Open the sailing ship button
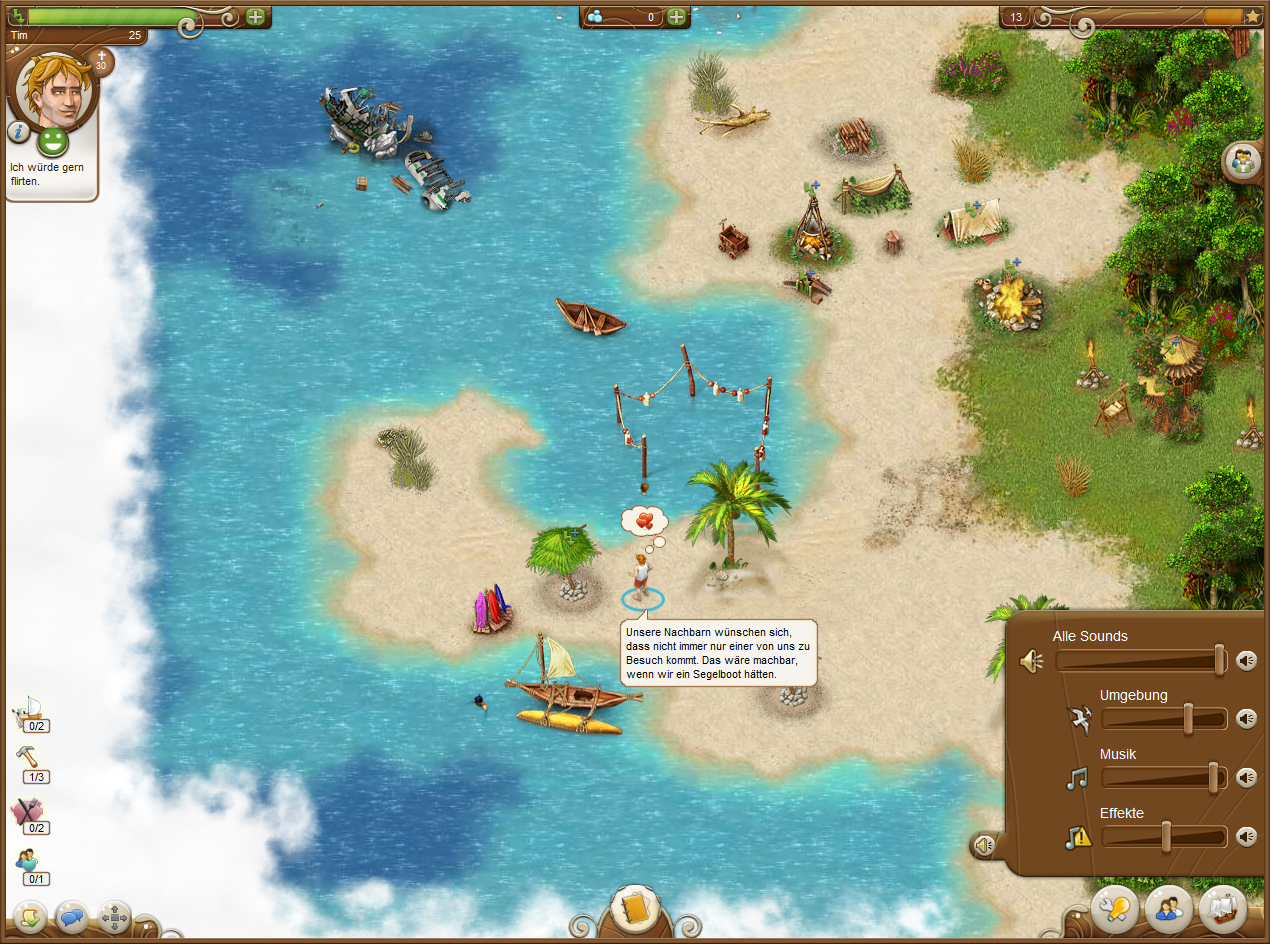Viewport: 1270px width, 944px height. point(1222,908)
